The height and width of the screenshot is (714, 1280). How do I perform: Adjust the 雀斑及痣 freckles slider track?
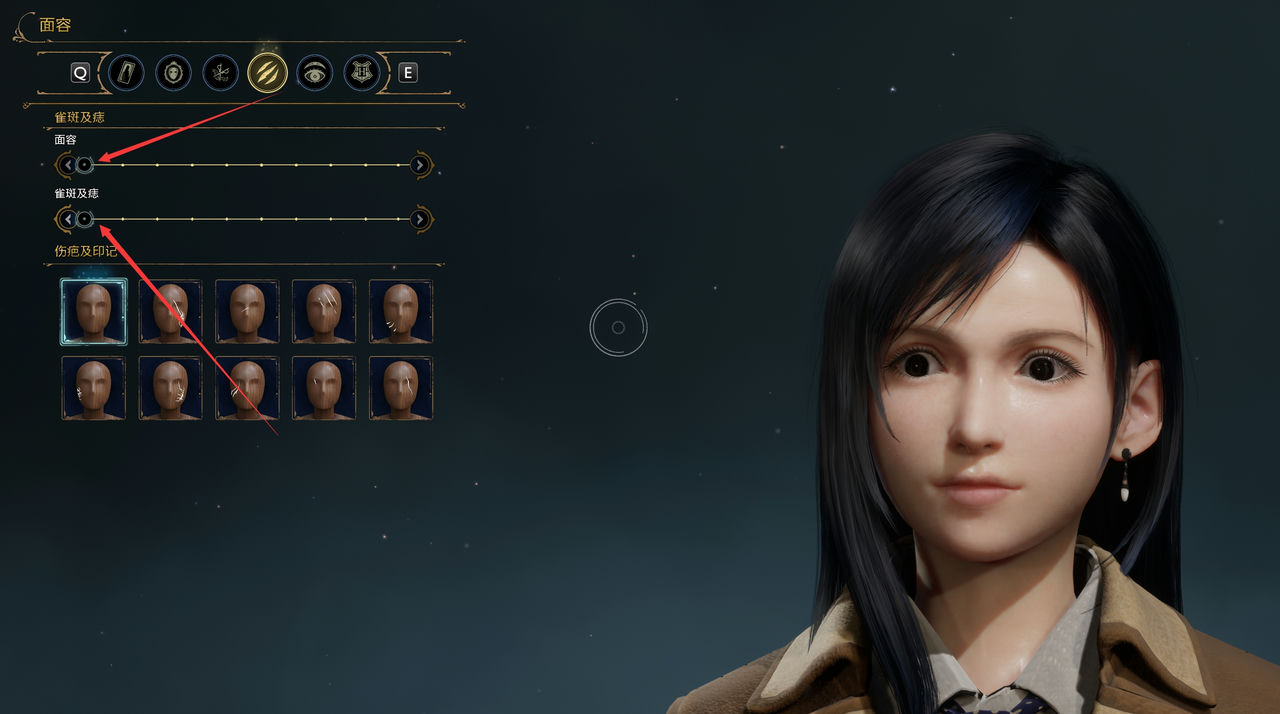(x=244, y=219)
